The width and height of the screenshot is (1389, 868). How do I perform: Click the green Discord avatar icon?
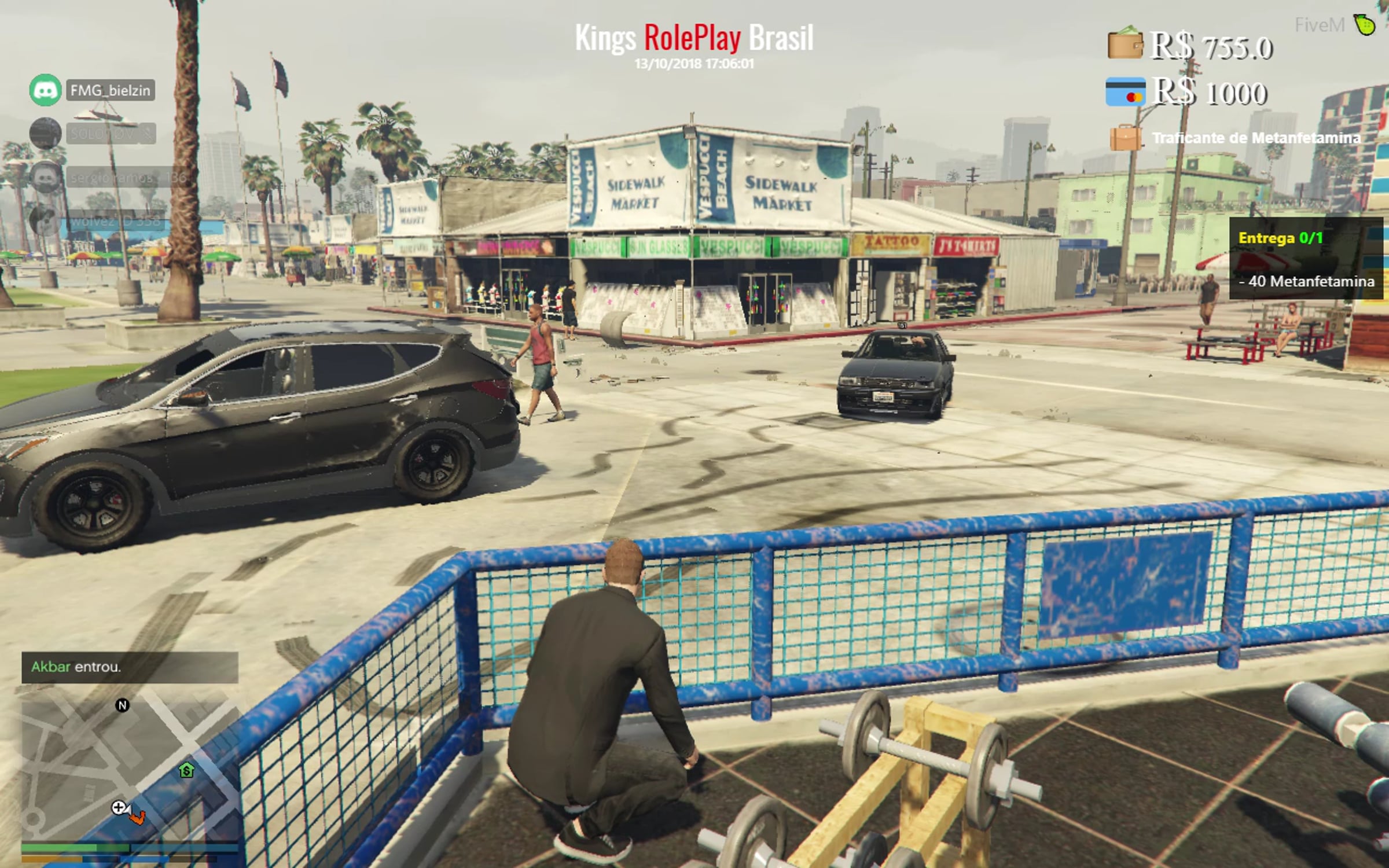45,90
